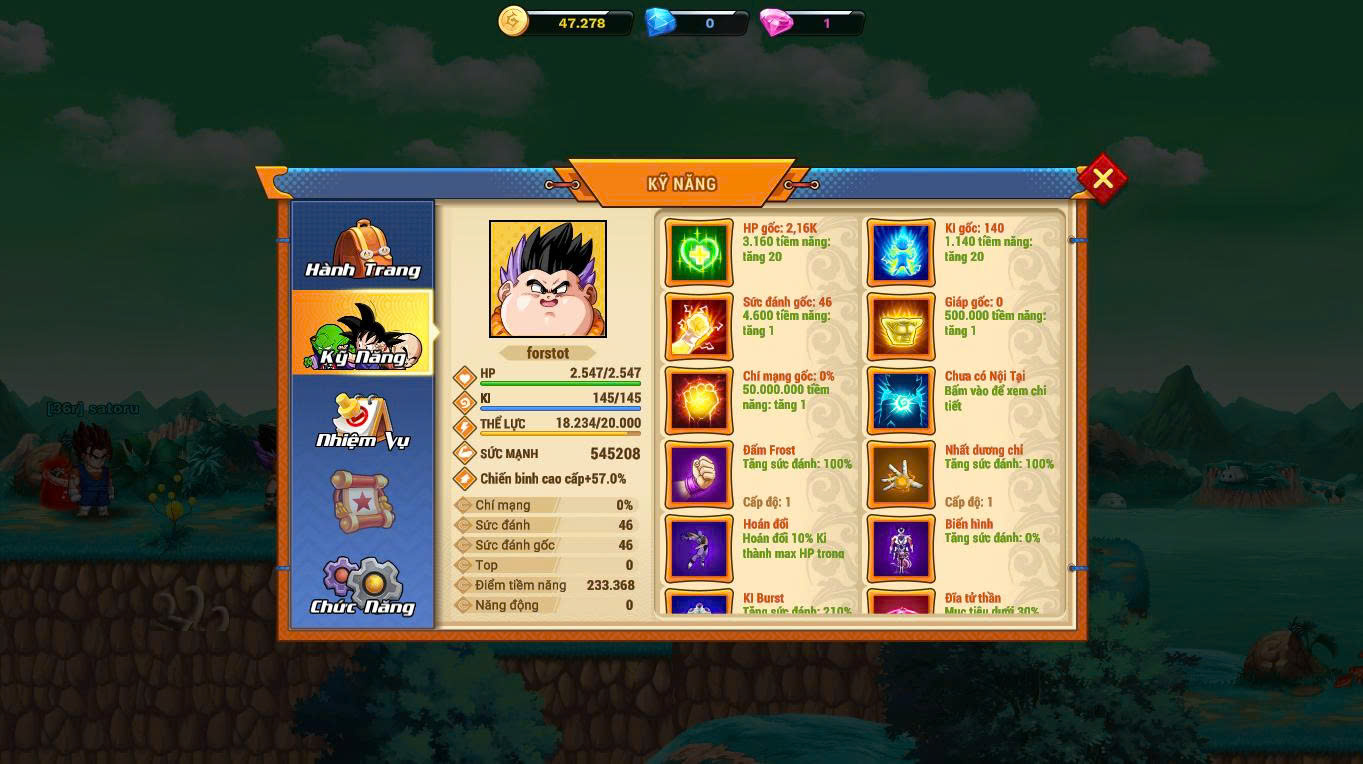This screenshot has width=1363, height=764.
Task: Switch to the Chức Năng tab
Action: (x=362, y=585)
